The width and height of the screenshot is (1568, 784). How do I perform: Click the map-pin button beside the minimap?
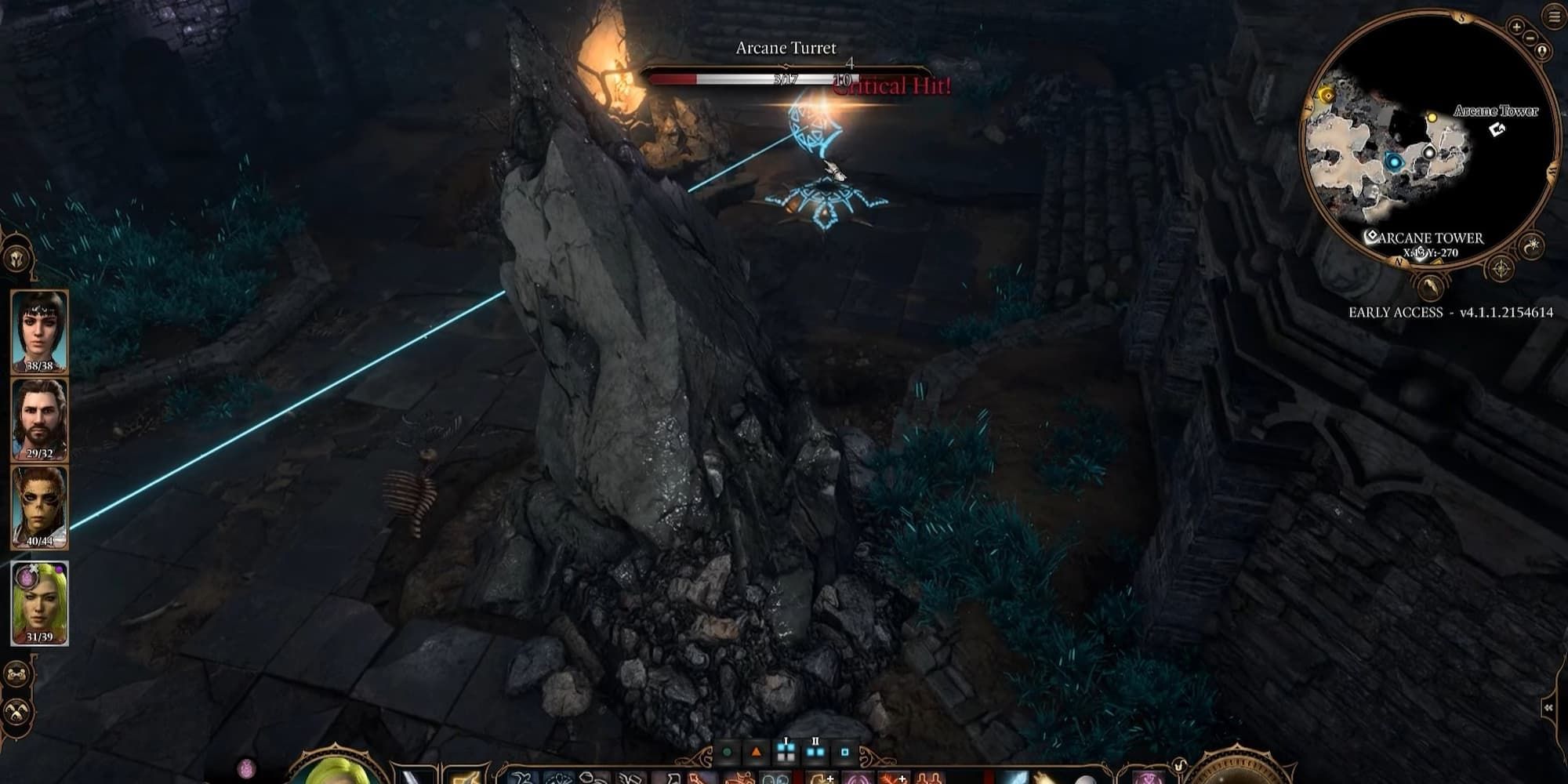(1542, 52)
